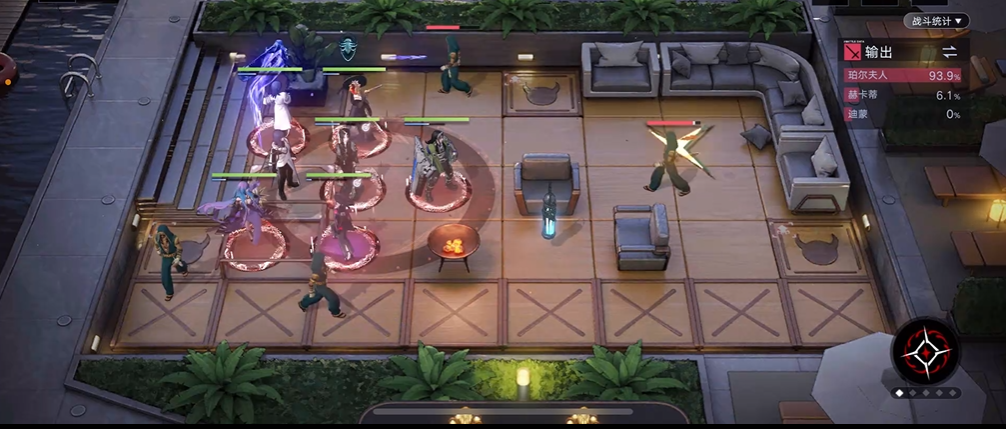Activate the red four-point star skill

[x=925, y=351]
